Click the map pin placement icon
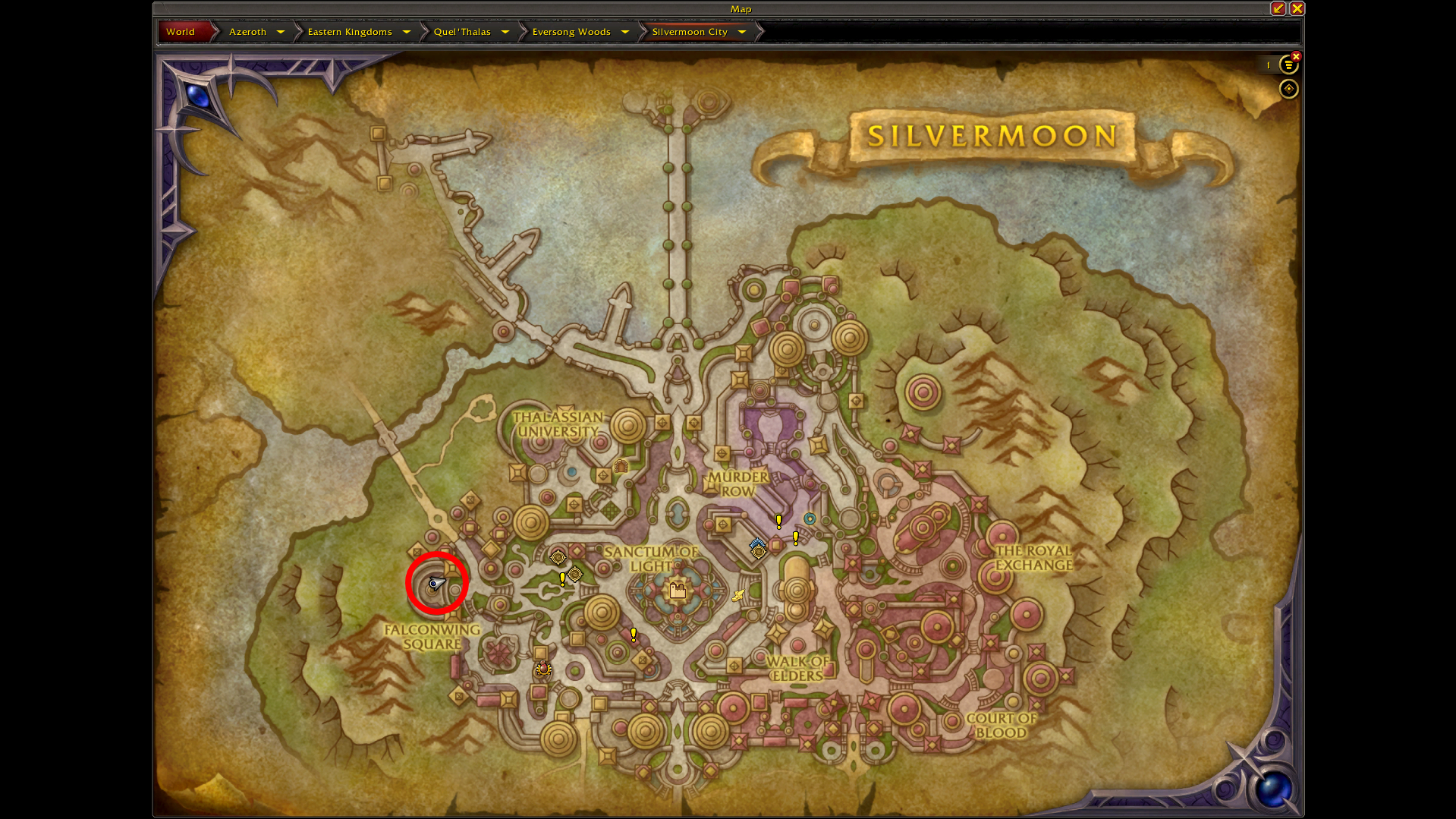The height and width of the screenshot is (819, 1456). coord(1288,89)
